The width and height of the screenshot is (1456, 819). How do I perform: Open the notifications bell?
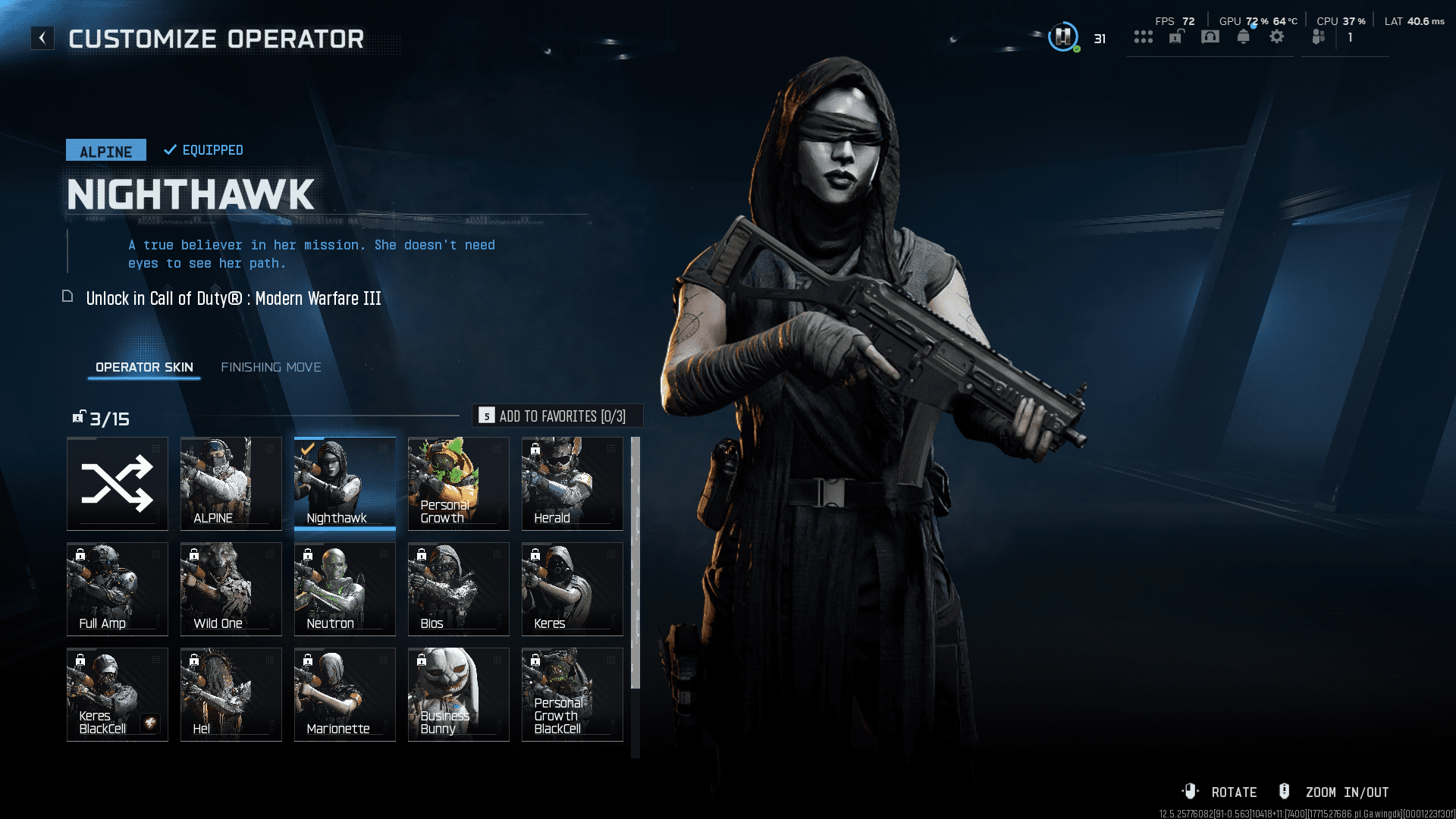[x=1244, y=36]
